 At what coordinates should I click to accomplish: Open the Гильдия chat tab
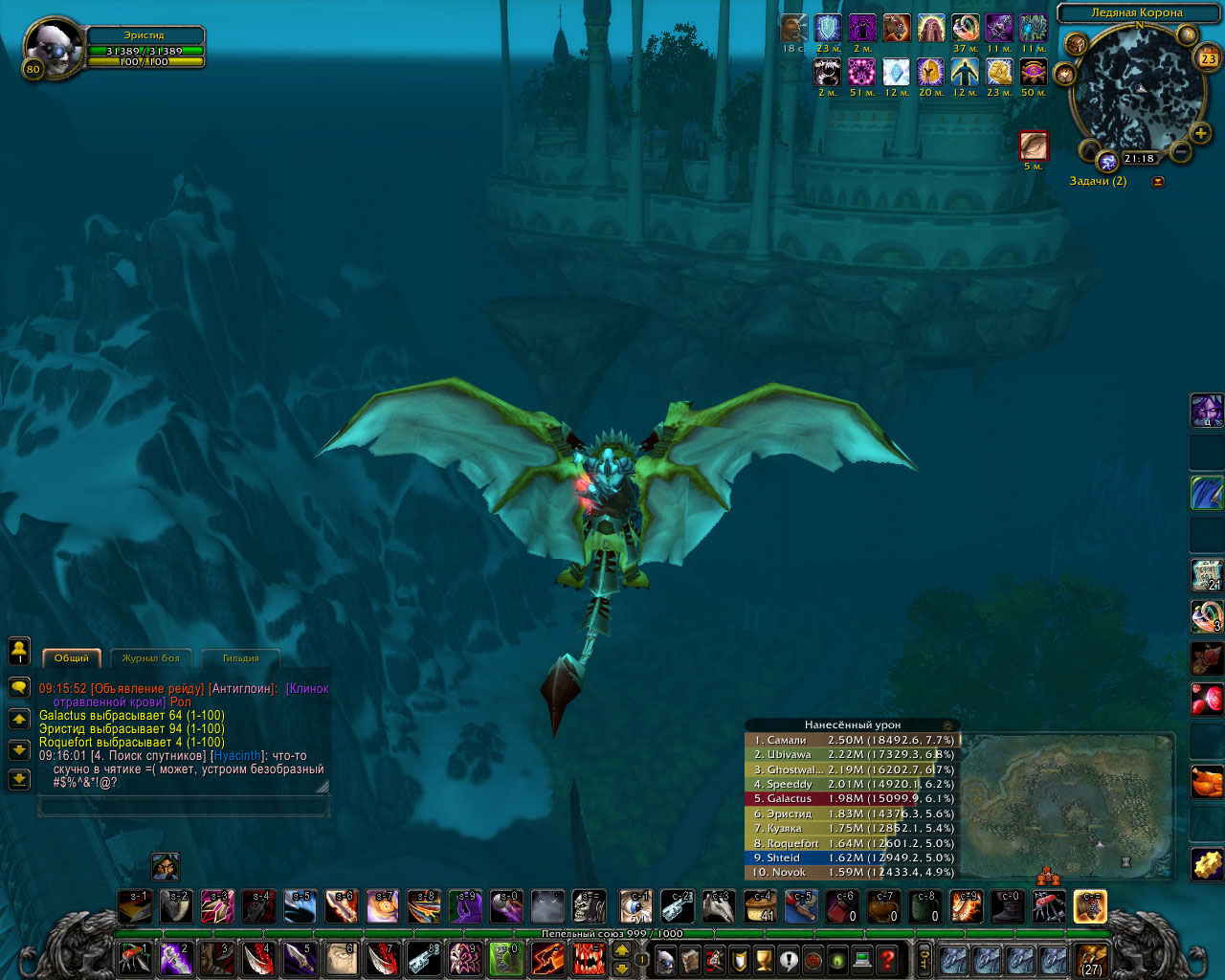tap(240, 658)
